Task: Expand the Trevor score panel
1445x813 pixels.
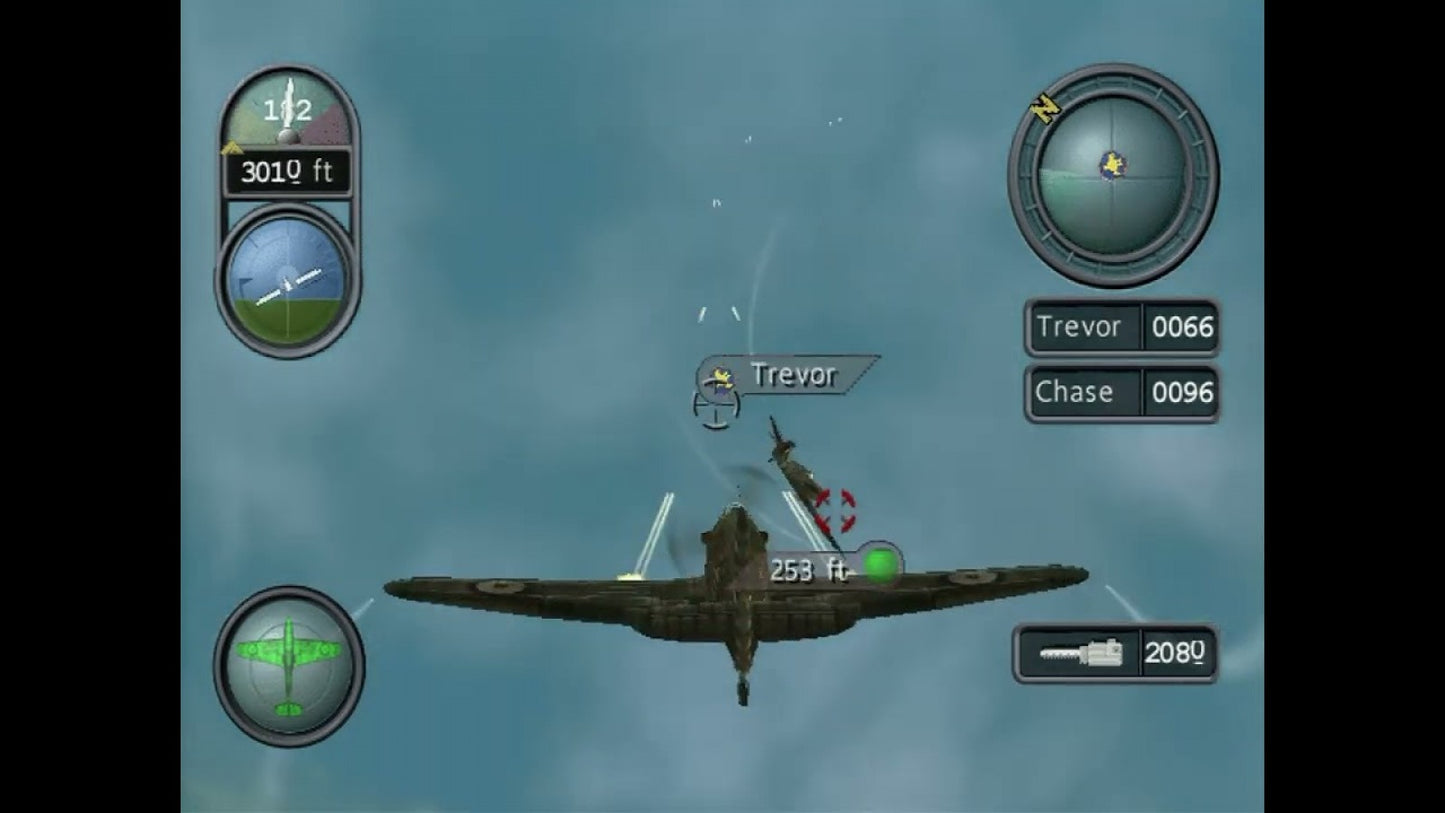Action: click(1121, 327)
